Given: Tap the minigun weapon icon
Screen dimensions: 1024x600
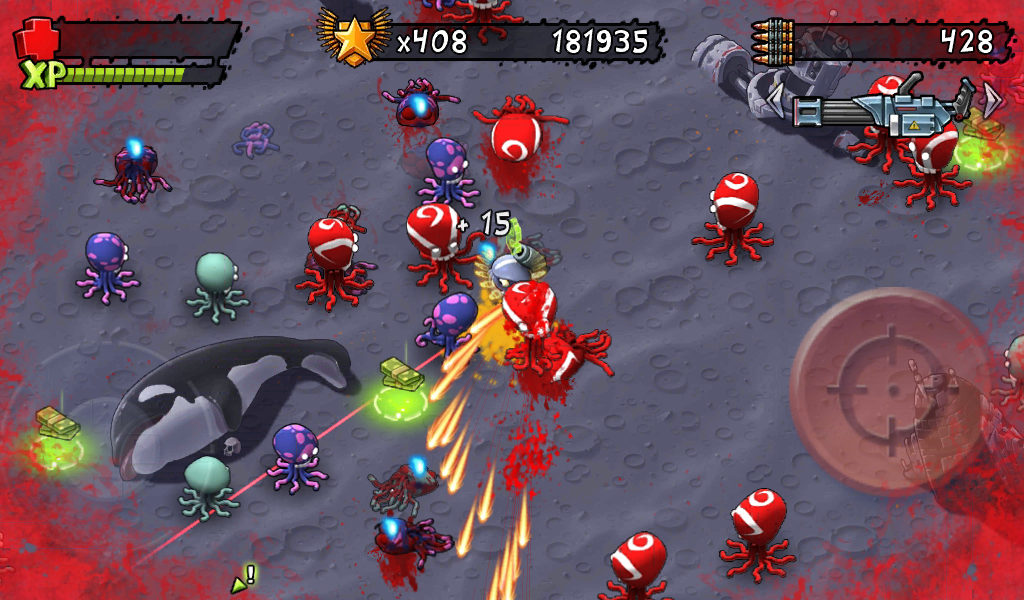Looking at the screenshot, I should [x=880, y=110].
